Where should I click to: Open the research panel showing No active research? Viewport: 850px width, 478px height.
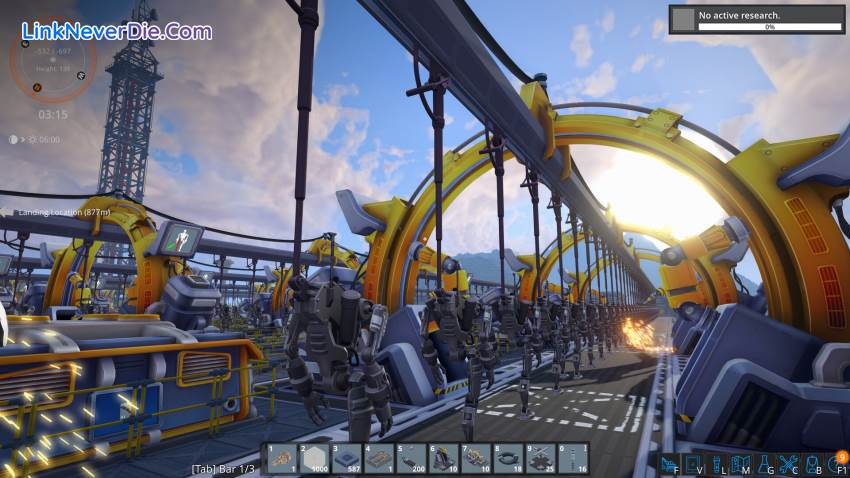[x=755, y=20]
